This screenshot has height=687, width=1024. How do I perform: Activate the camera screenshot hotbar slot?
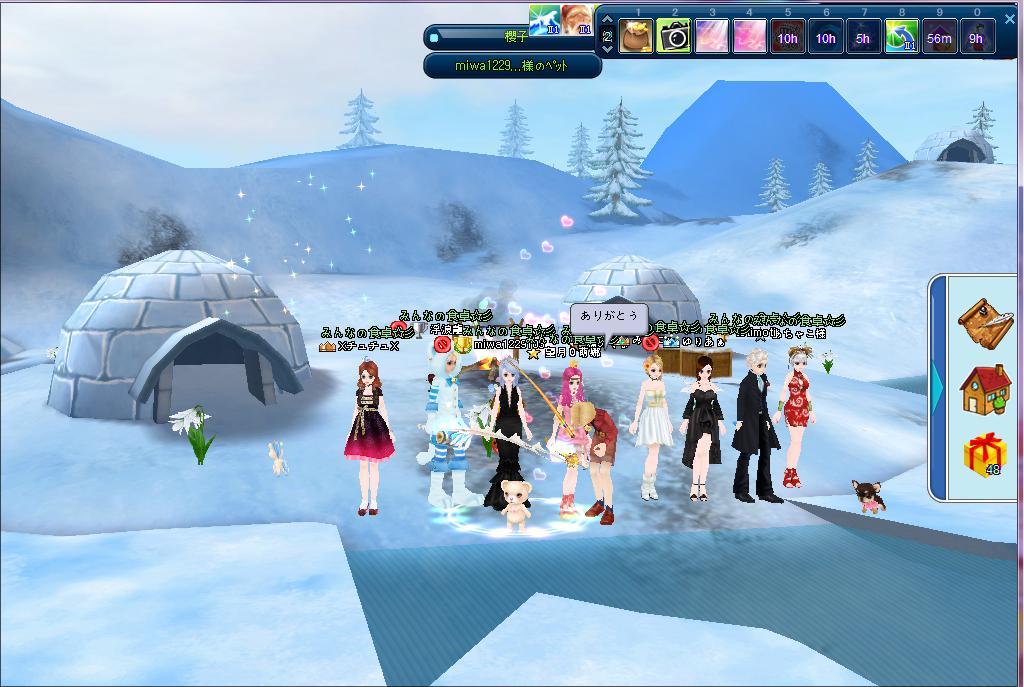[675, 38]
